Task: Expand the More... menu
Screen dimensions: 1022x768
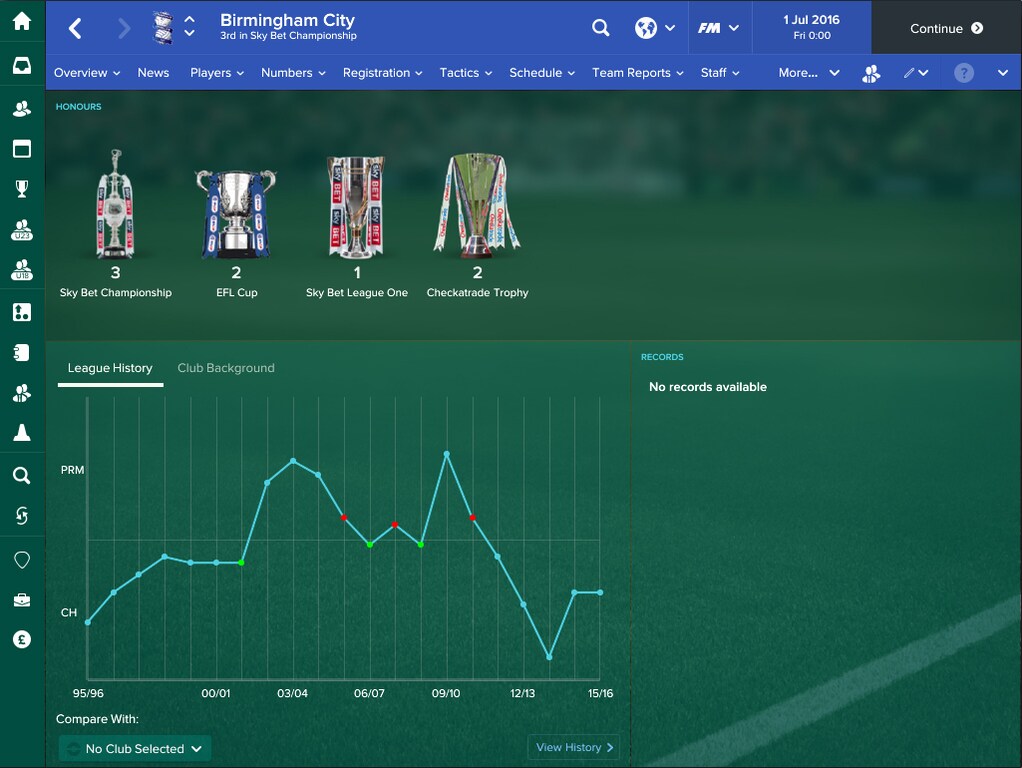Action: click(x=809, y=73)
